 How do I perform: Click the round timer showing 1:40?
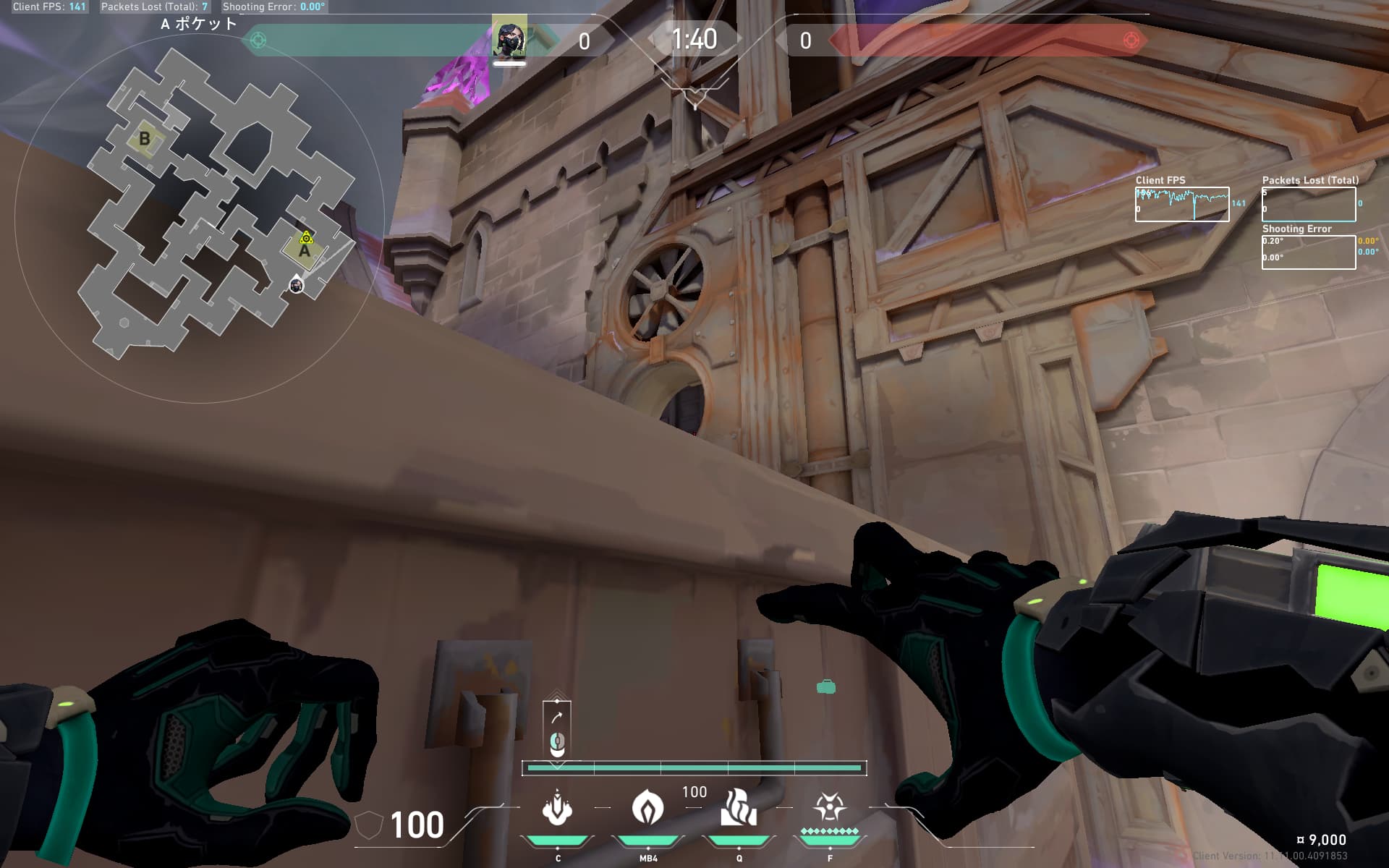[693, 38]
